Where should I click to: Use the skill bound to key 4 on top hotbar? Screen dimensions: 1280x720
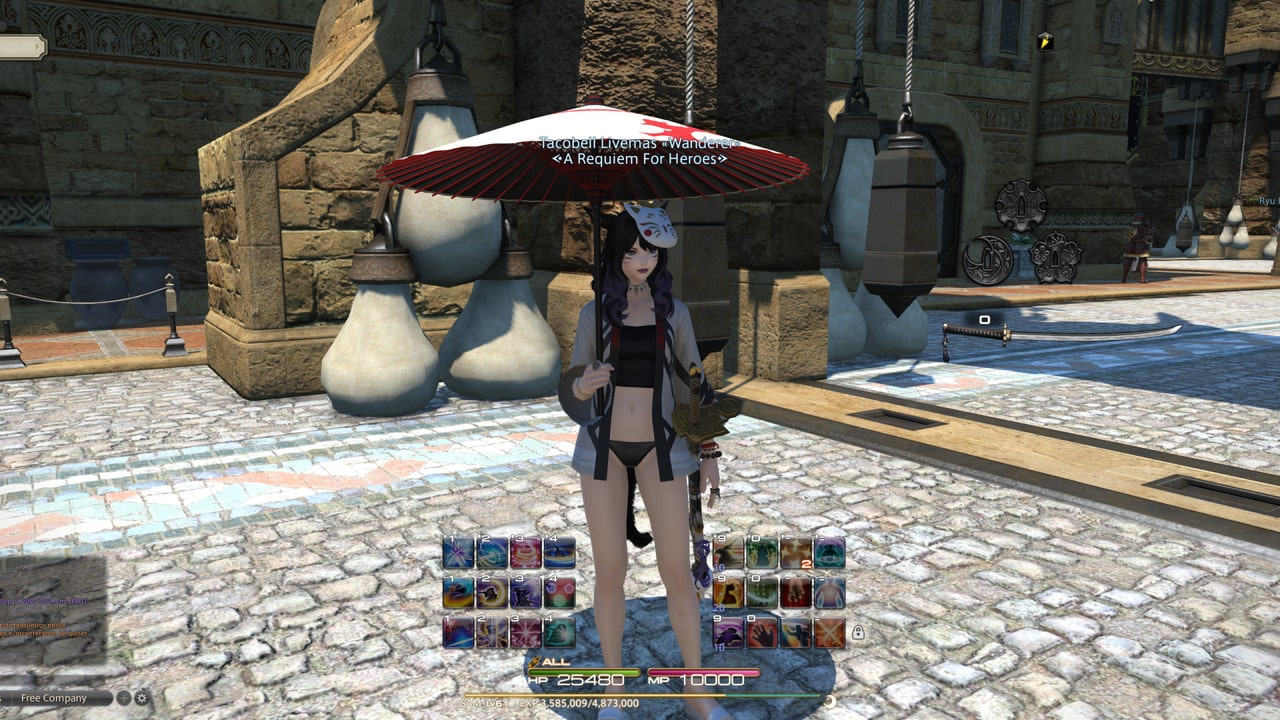click(x=560, y=553)
